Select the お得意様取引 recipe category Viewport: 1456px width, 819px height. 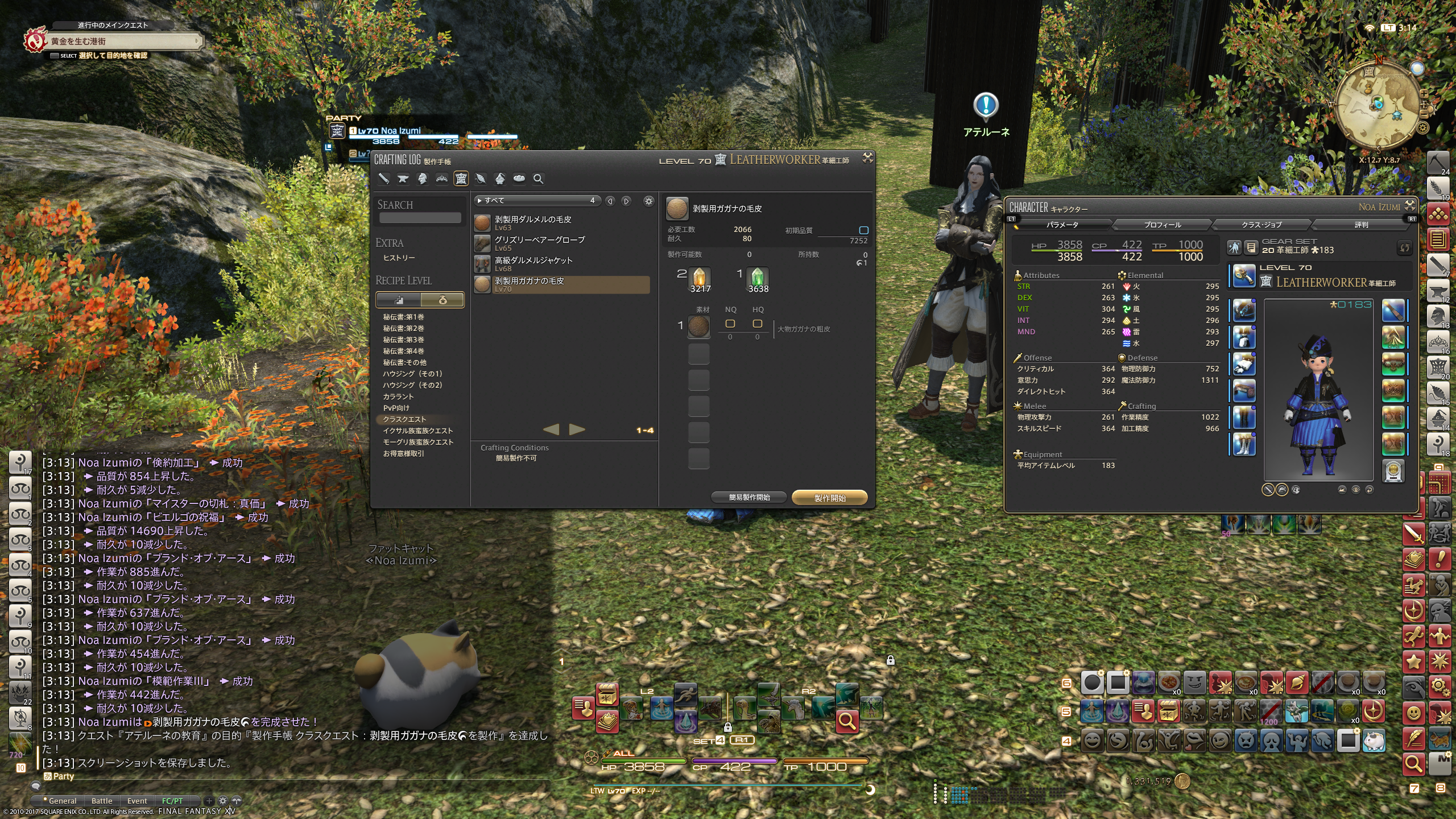click(x=404, y=453)
